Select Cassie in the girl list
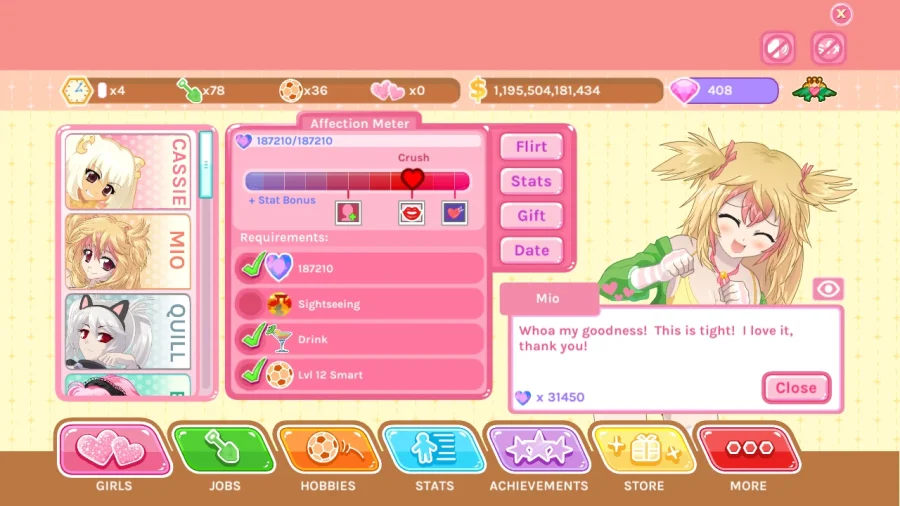The image size is (900, 506). click(x=128, y=171)
